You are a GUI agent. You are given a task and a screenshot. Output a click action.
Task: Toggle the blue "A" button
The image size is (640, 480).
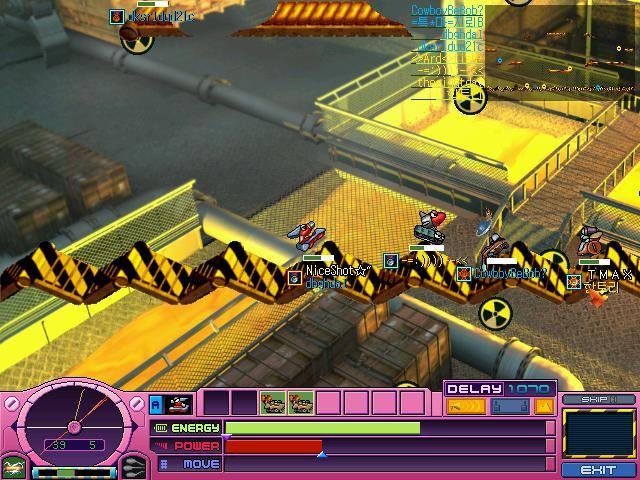point(156,403)
